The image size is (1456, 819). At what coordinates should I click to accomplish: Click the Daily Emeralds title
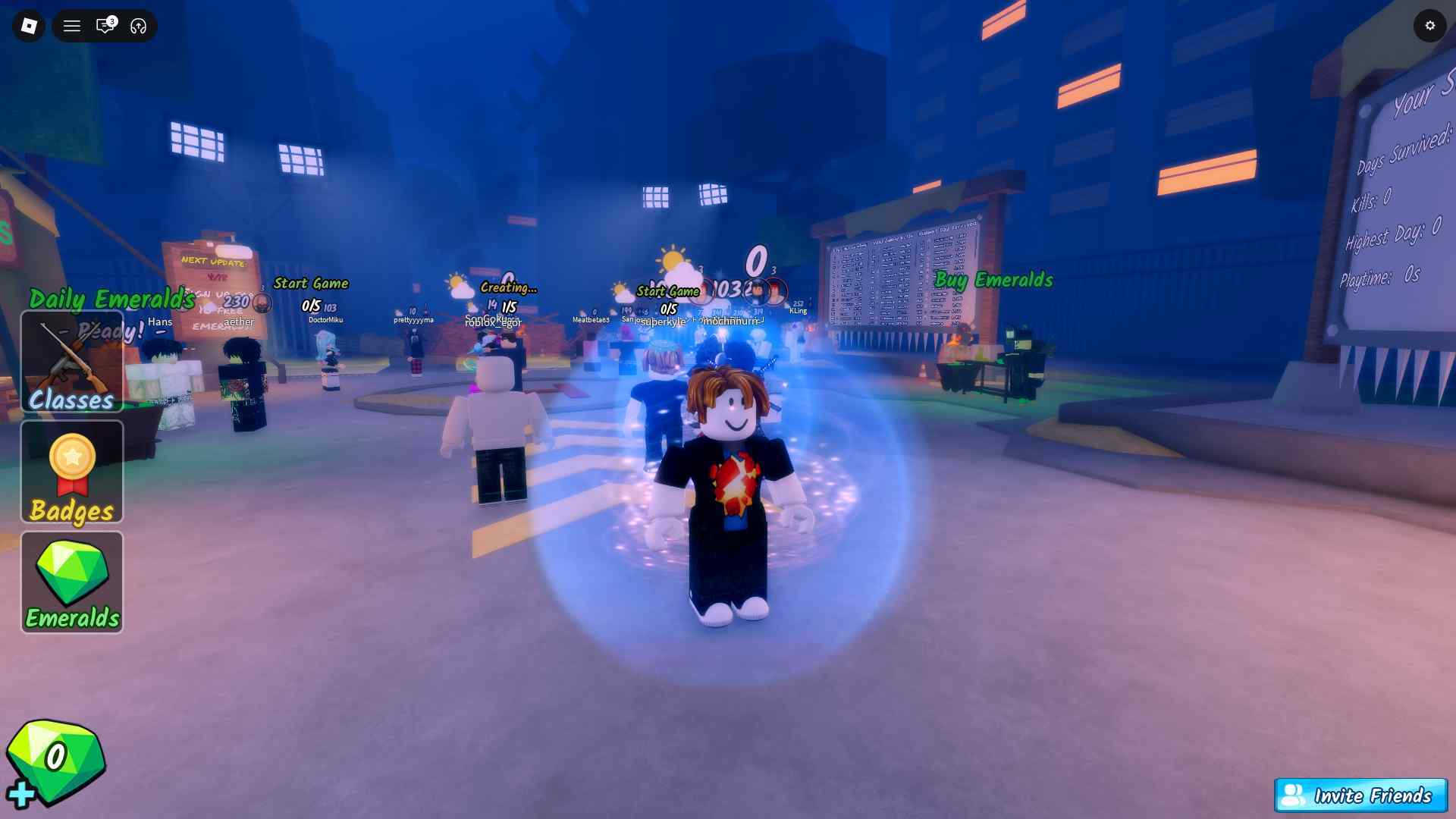pos(111,299)
